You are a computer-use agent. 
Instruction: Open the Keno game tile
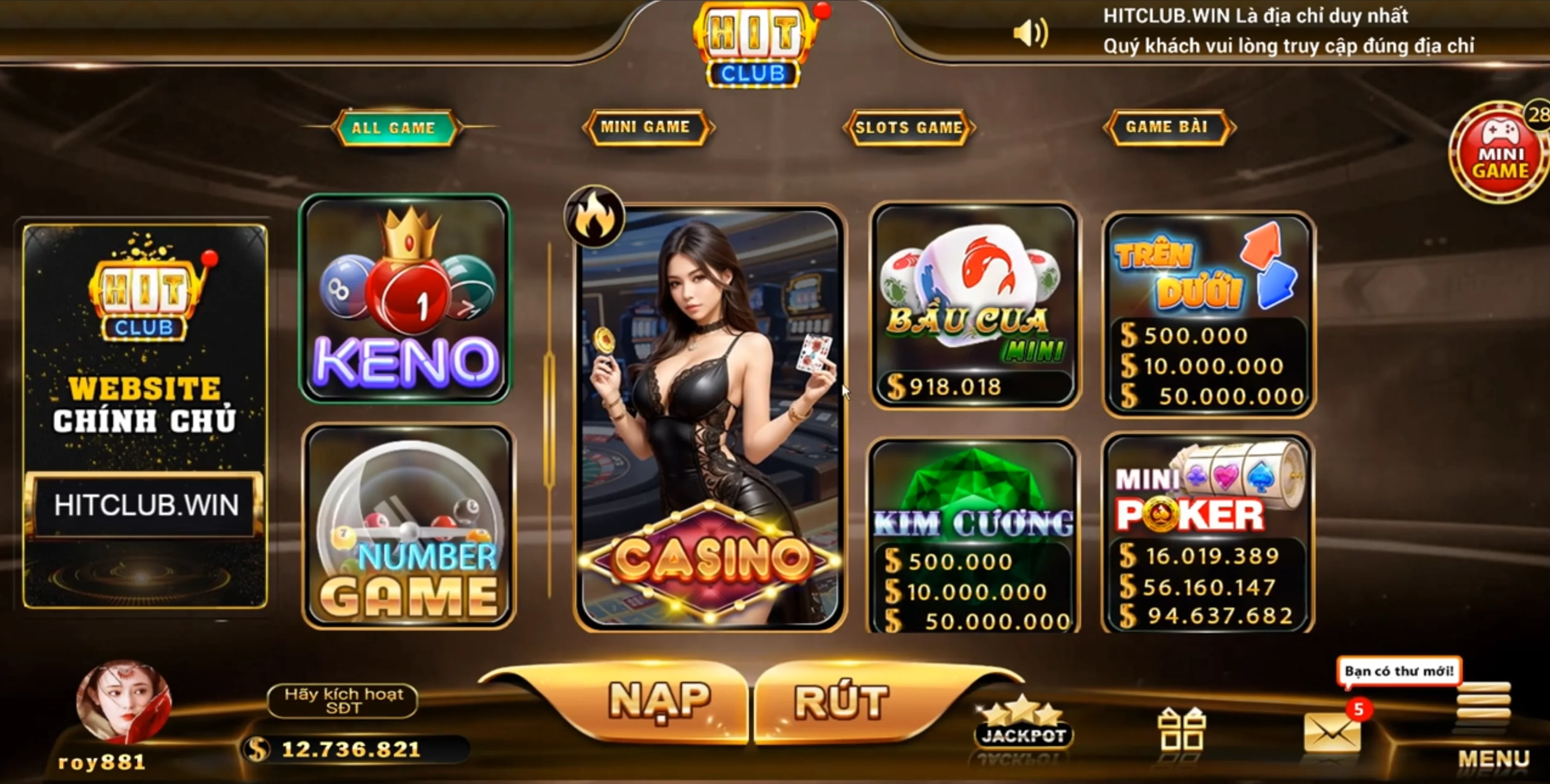(406, 298)
